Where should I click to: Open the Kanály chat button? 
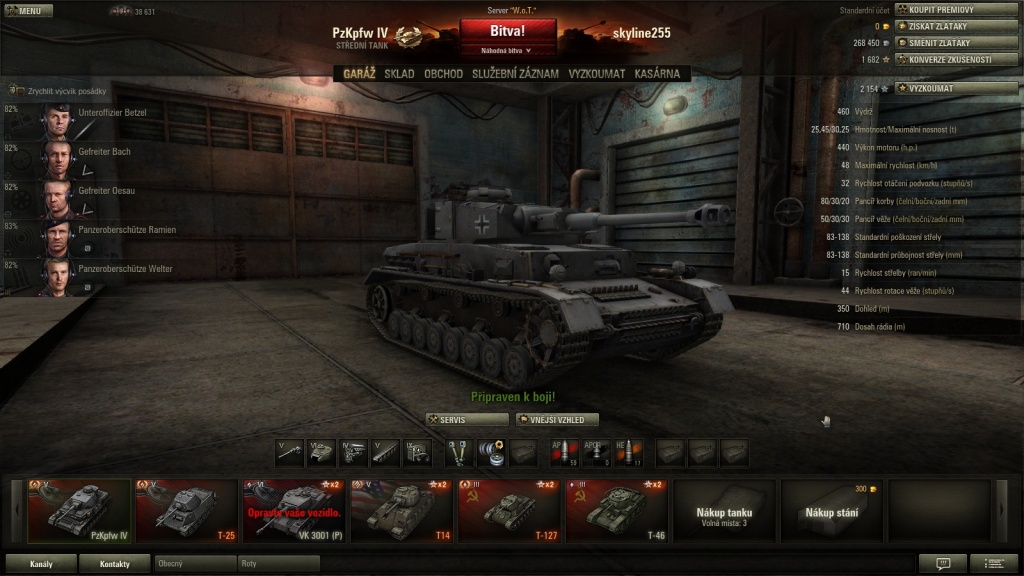point(41,564)
